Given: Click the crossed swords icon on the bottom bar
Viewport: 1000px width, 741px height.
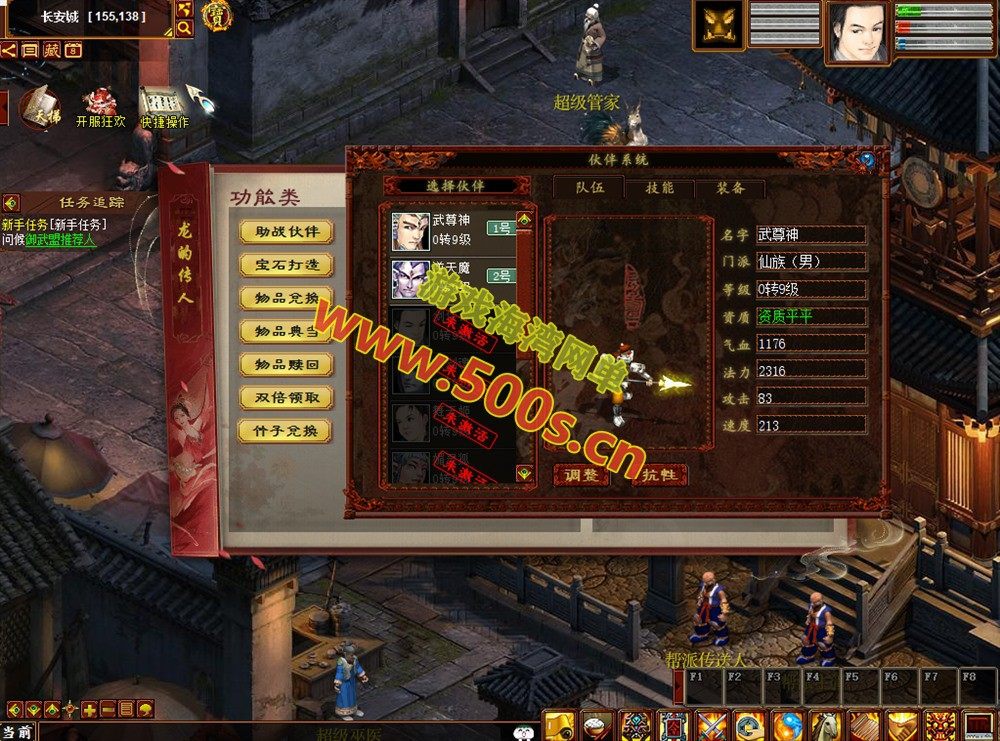Looking at the screenshot, I should [x=712, y=725].
